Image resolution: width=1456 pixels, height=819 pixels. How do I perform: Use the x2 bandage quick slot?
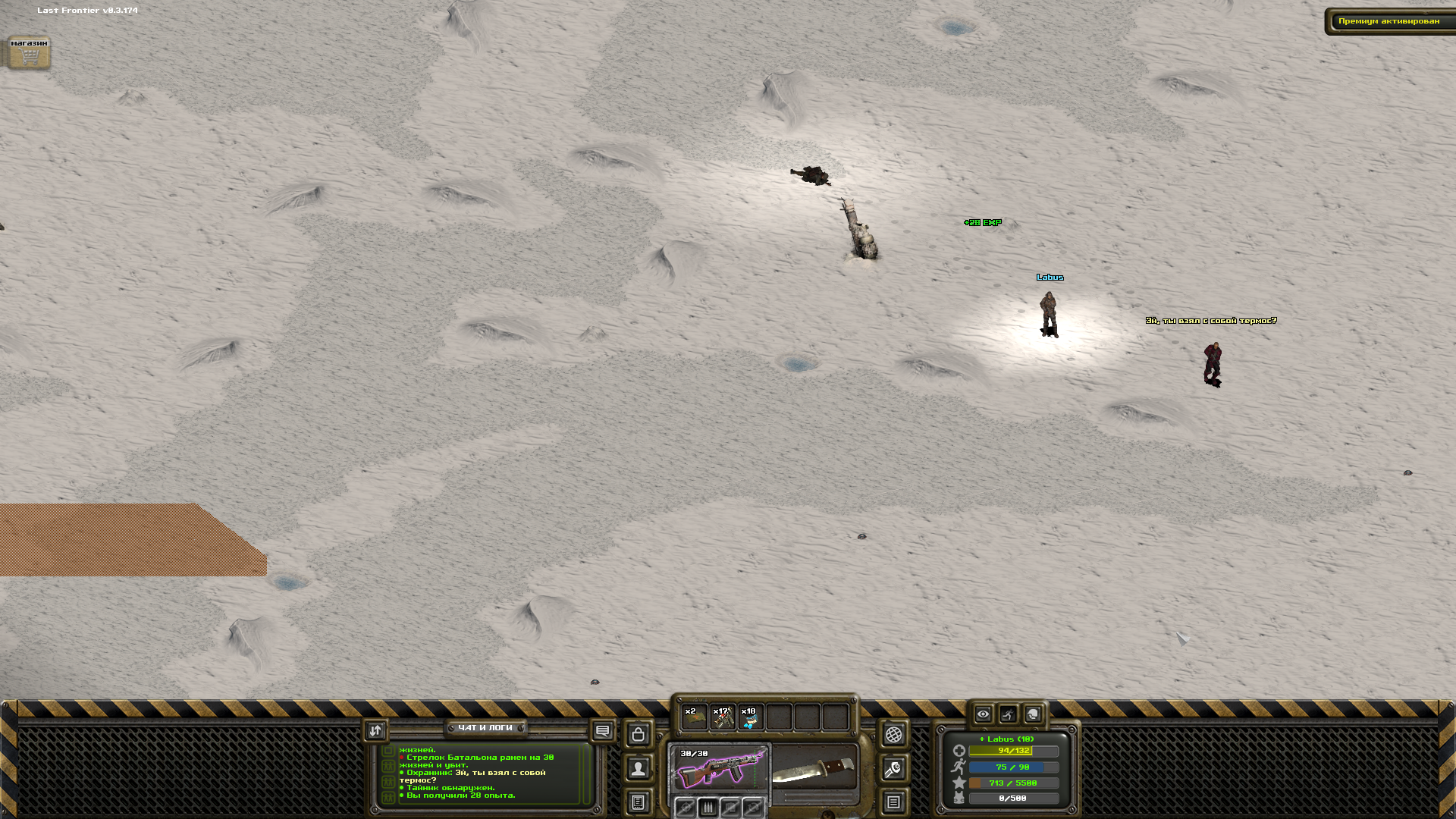coord(694,717)
